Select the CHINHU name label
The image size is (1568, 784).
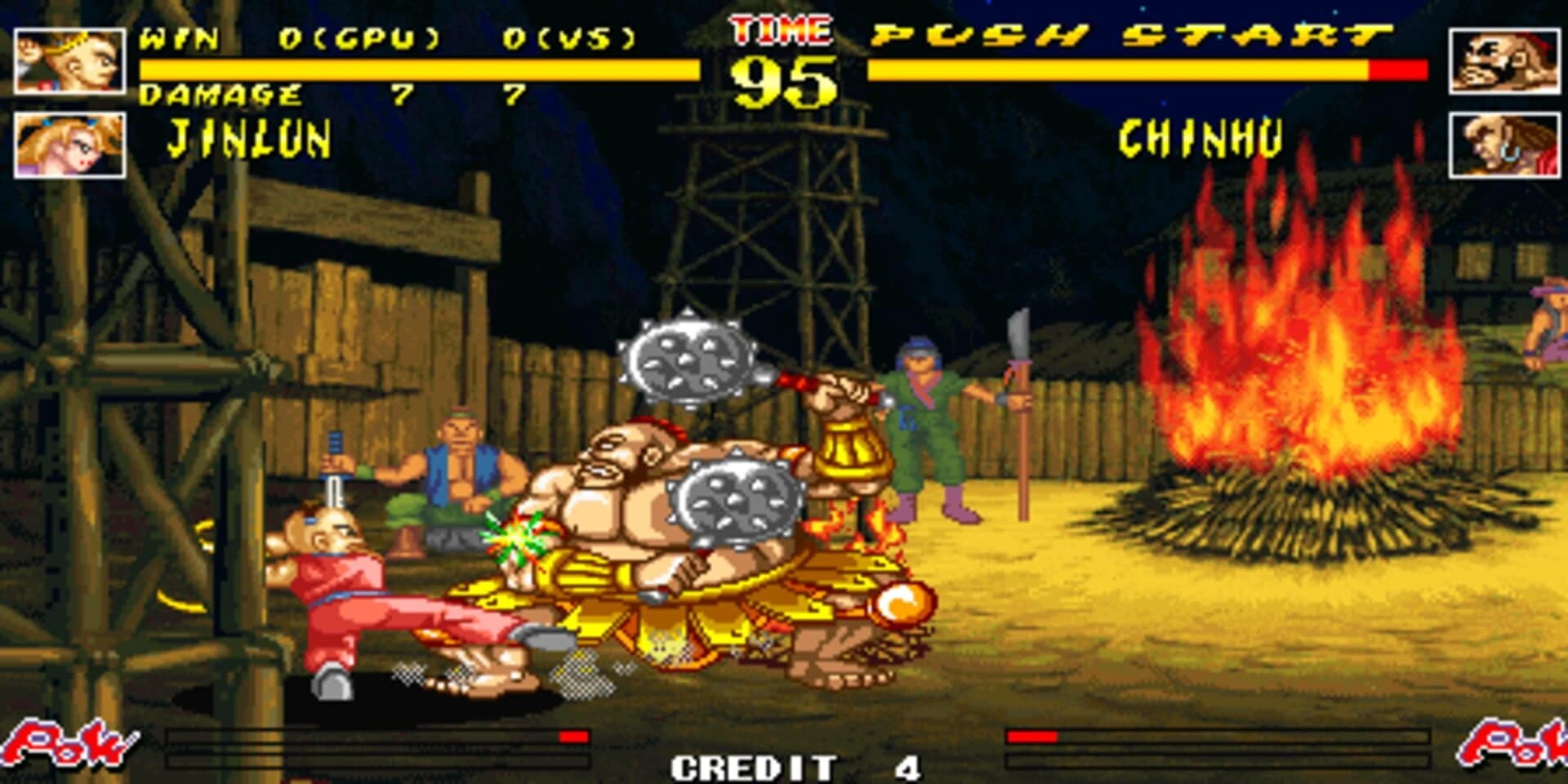pyautogui.click(x=1200, y=137)
